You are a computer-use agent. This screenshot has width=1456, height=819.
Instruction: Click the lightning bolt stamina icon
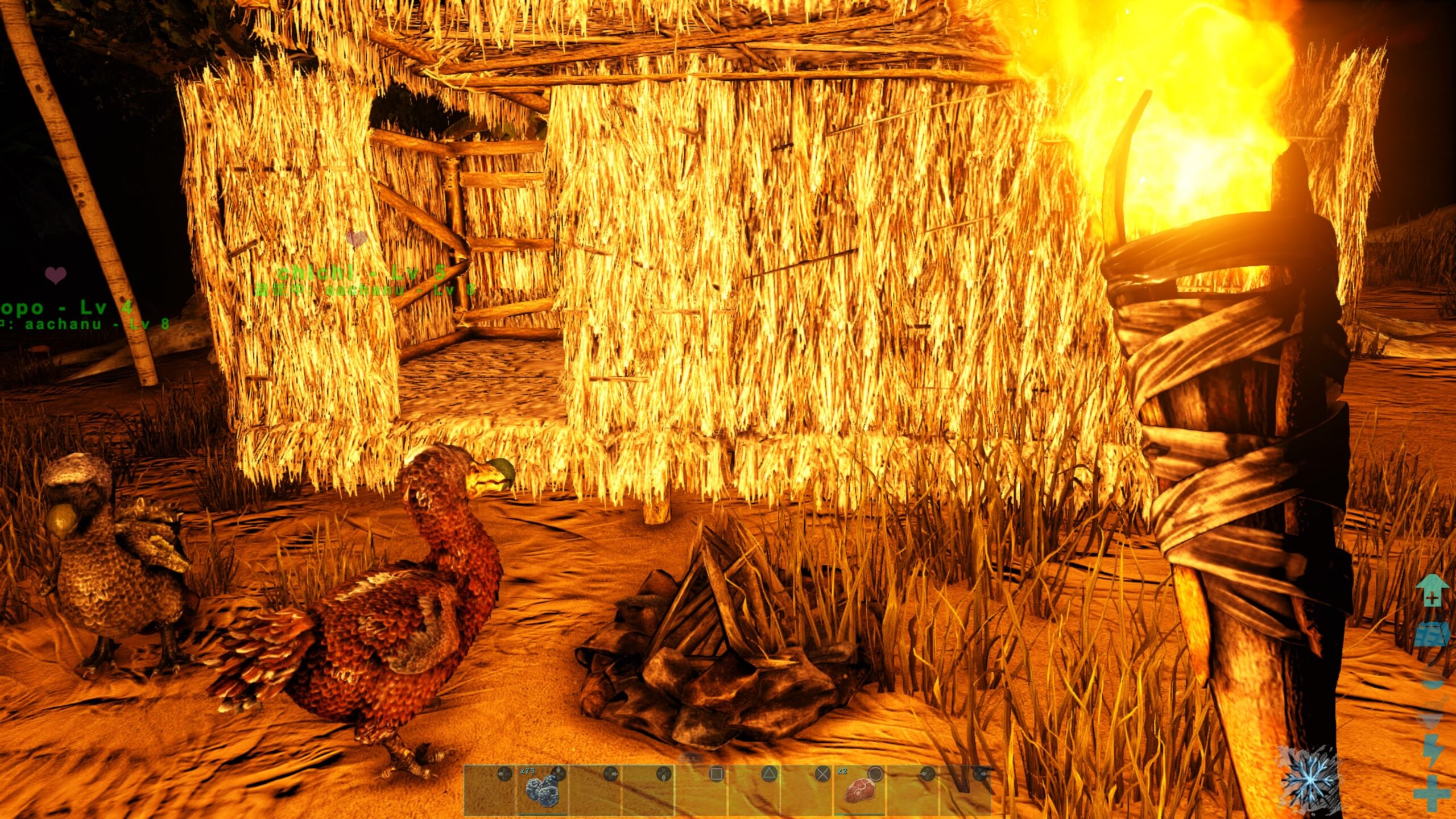click(1432, 751)
